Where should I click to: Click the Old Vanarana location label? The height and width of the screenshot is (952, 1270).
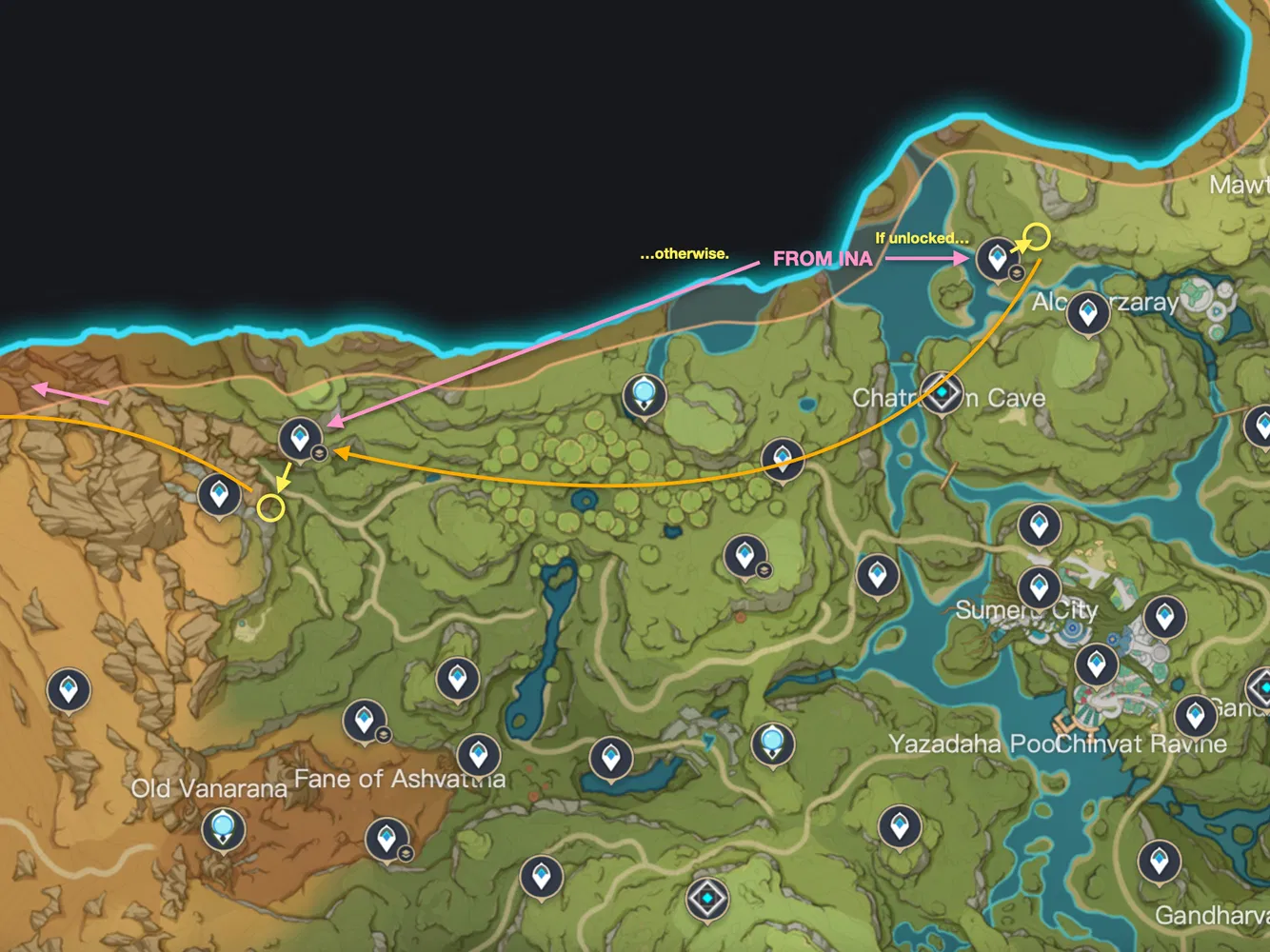tap(208, 788)
